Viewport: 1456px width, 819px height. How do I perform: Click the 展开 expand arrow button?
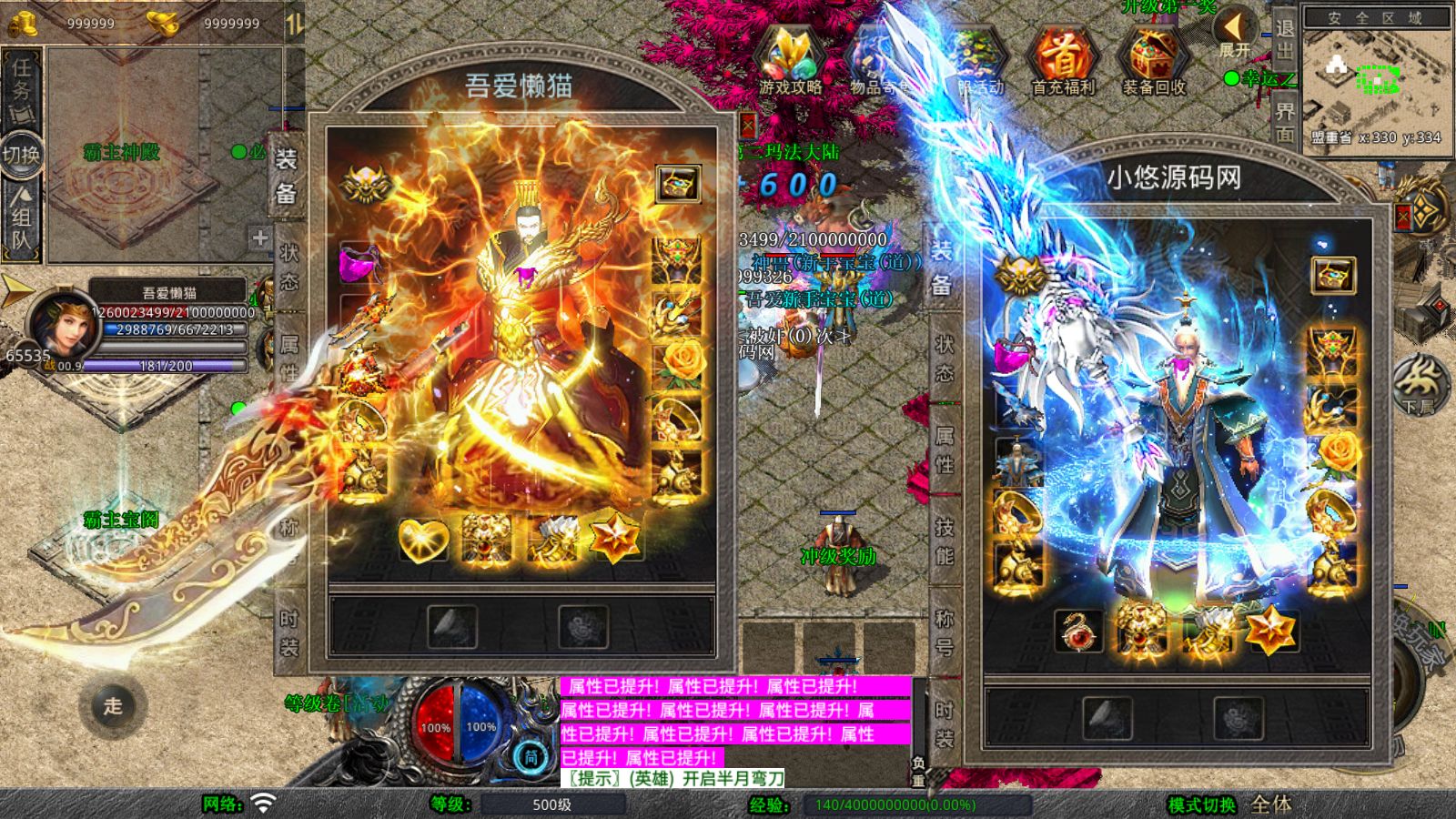tap(1235, 34)
